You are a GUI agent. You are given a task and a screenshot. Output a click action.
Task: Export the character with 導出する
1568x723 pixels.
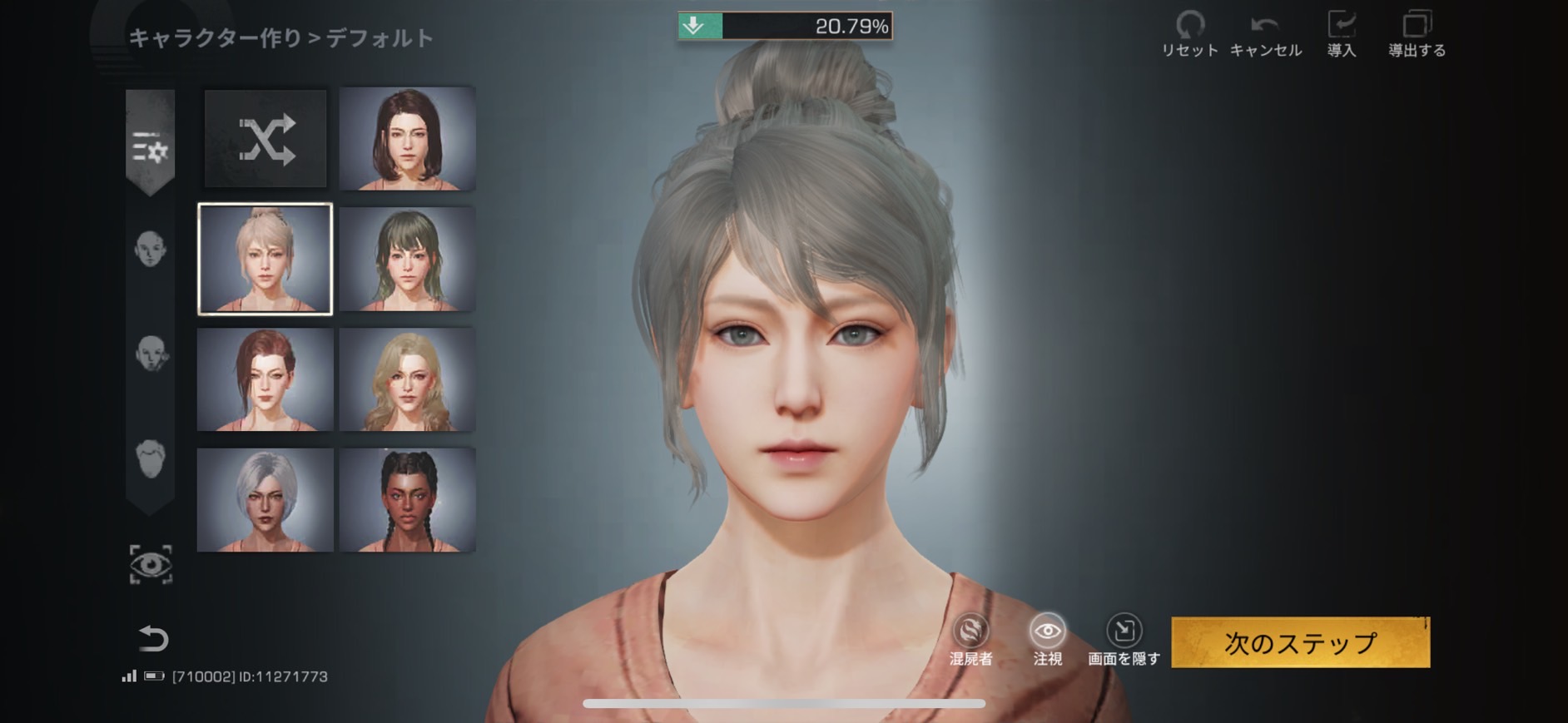coord(1417,34)
